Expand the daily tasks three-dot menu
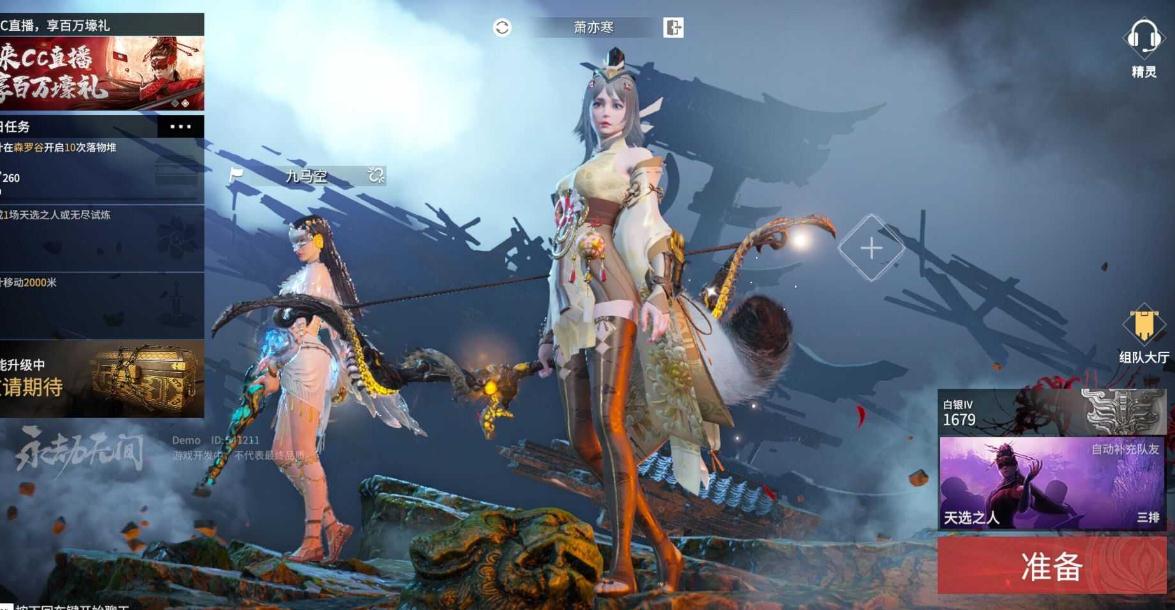This screenshot has width=1175, height=610. 181,127
